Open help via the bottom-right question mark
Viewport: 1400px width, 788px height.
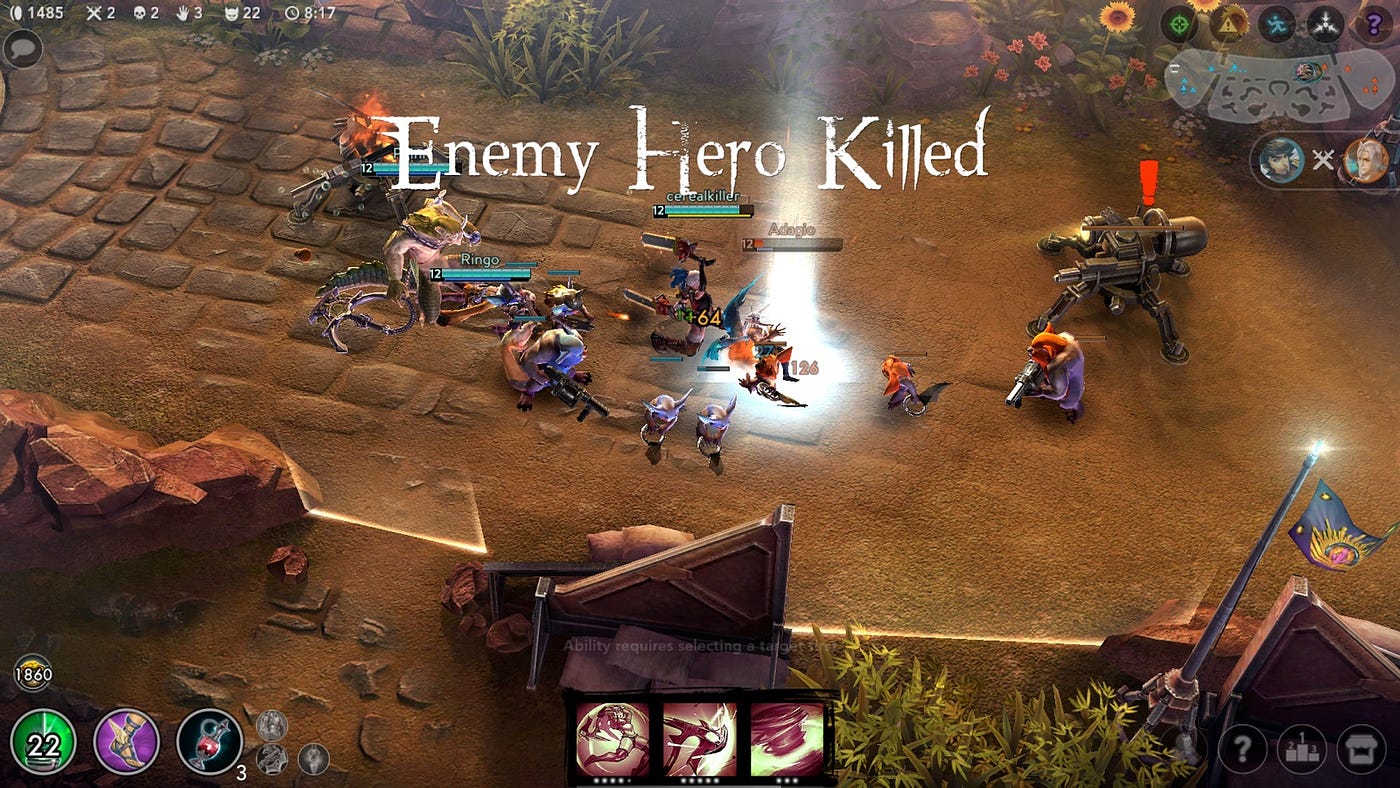coord(1241,747)
